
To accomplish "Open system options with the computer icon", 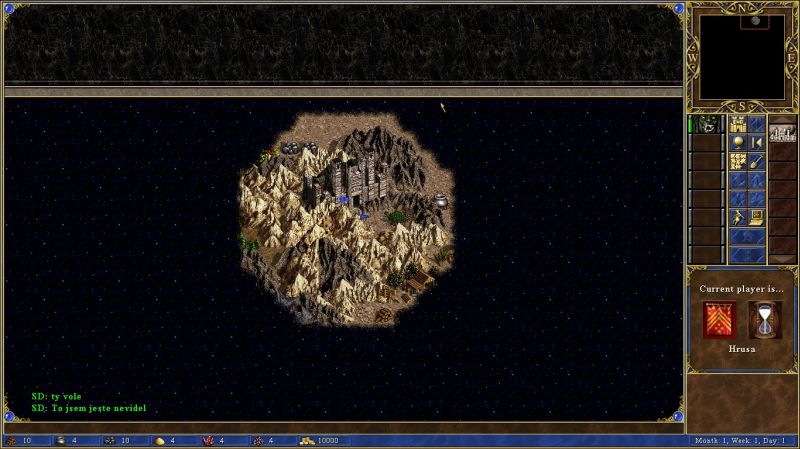I will pos(757,215).
